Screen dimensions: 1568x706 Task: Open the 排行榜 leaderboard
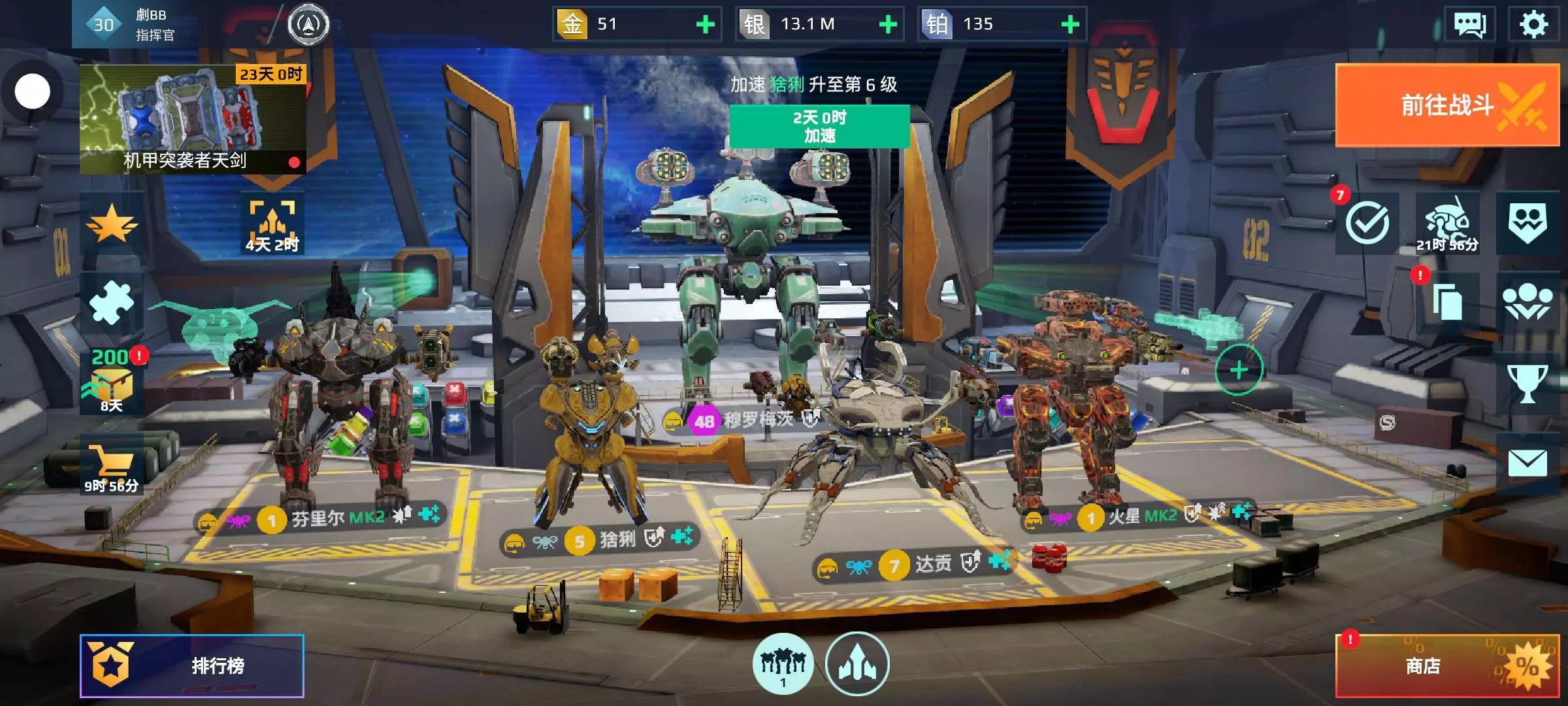tap(191, 665)
